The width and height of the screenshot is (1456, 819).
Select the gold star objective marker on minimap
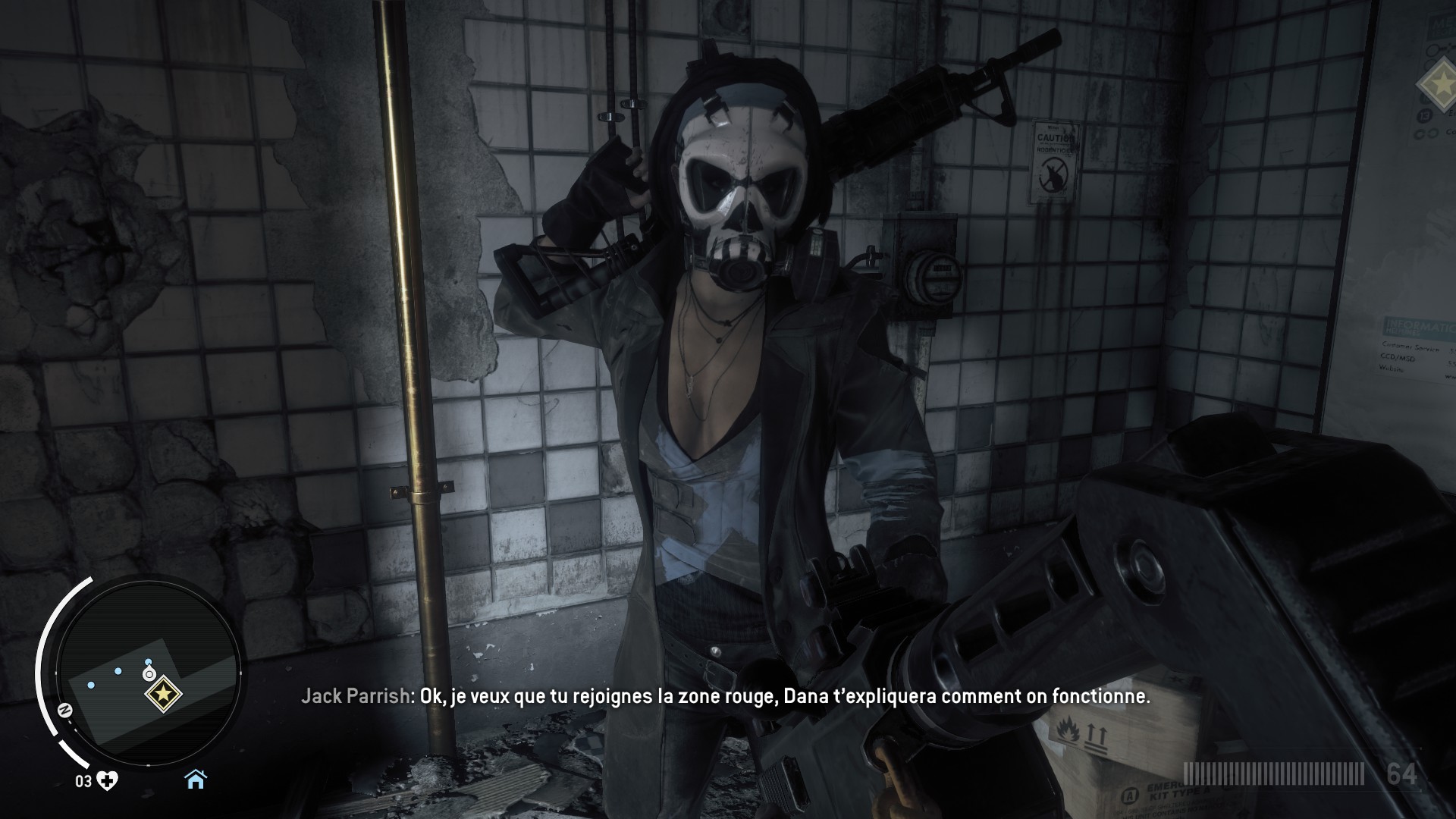pyautogui.click(x=162, y=693)
